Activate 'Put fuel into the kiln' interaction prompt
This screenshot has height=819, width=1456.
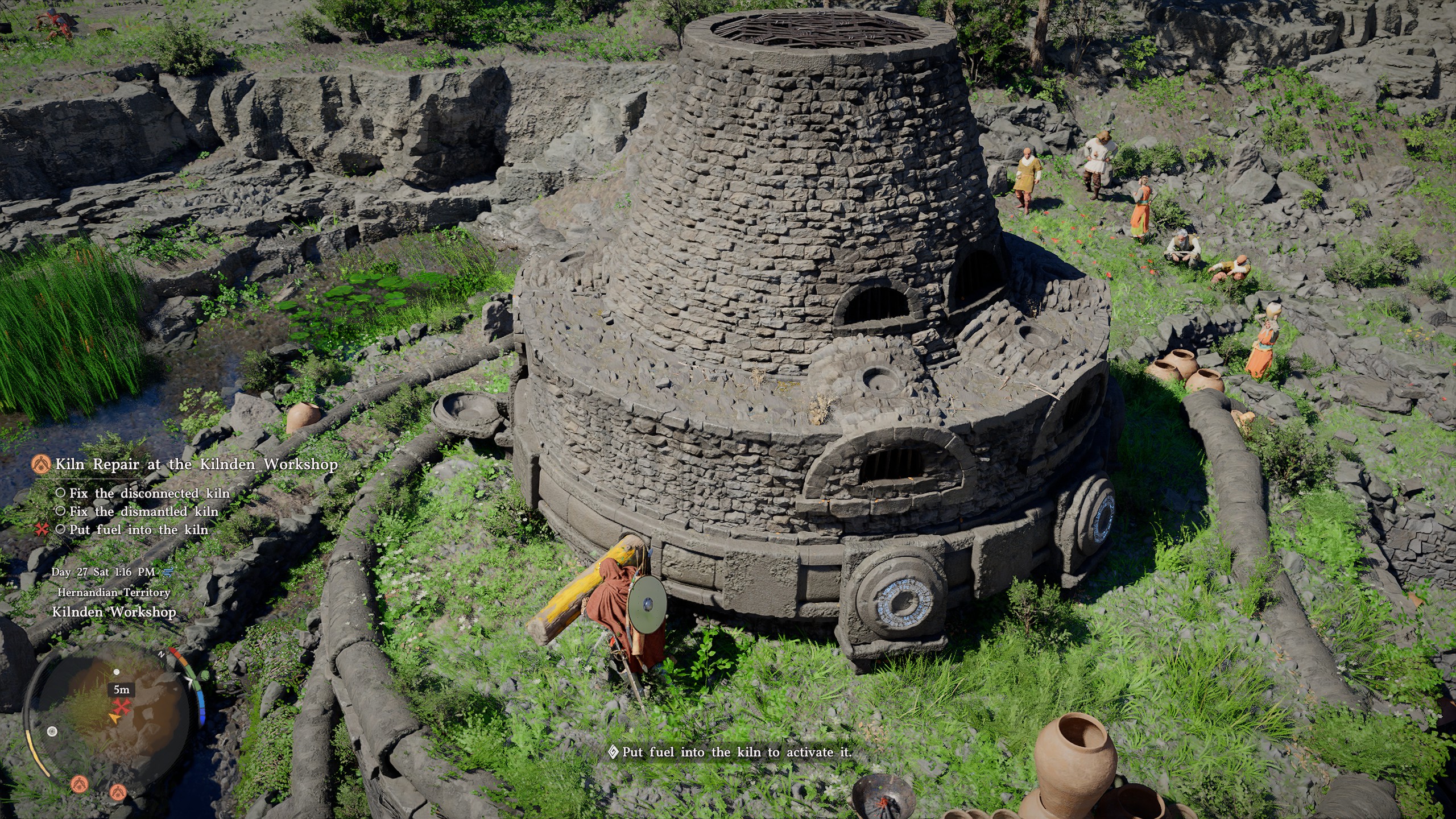(x=734, y=751)
